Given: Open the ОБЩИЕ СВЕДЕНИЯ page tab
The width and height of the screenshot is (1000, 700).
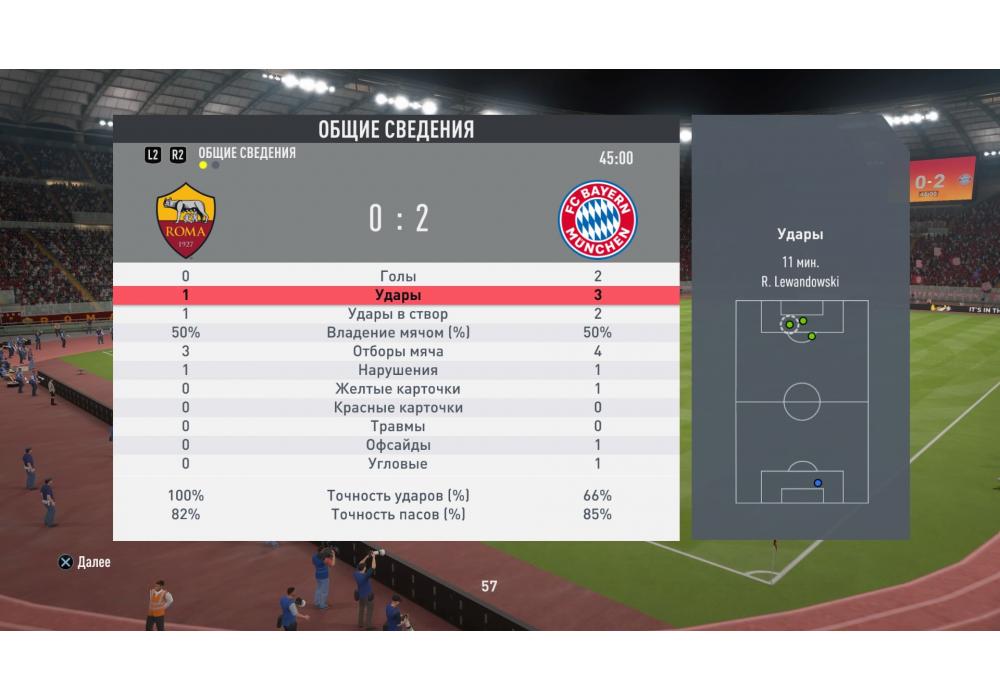Looking at the screenshot, I should click(x=247, y=153).
